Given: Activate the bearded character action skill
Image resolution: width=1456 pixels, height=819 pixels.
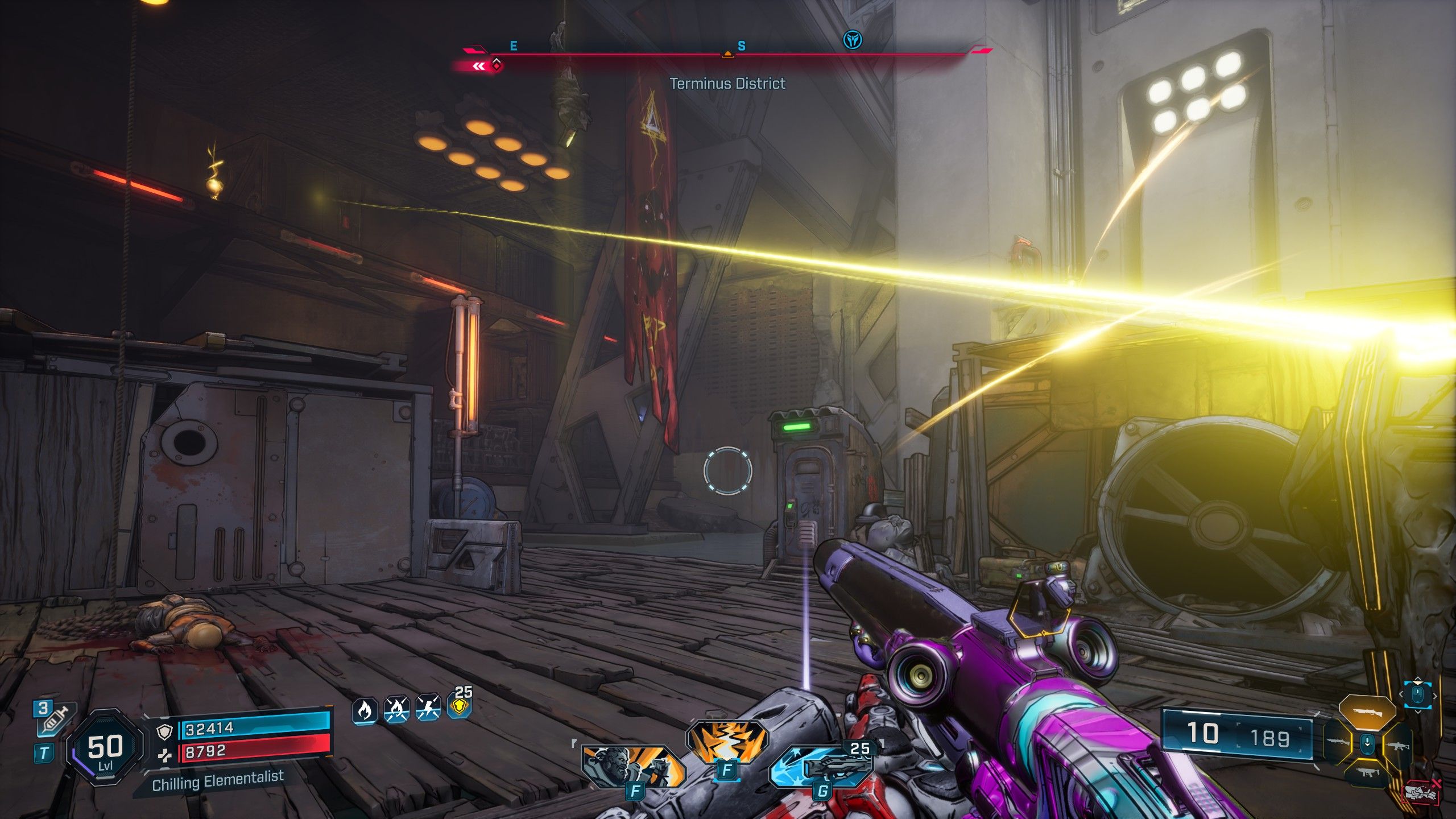Looking at the screenshot, I should click(x=632, y=766).
